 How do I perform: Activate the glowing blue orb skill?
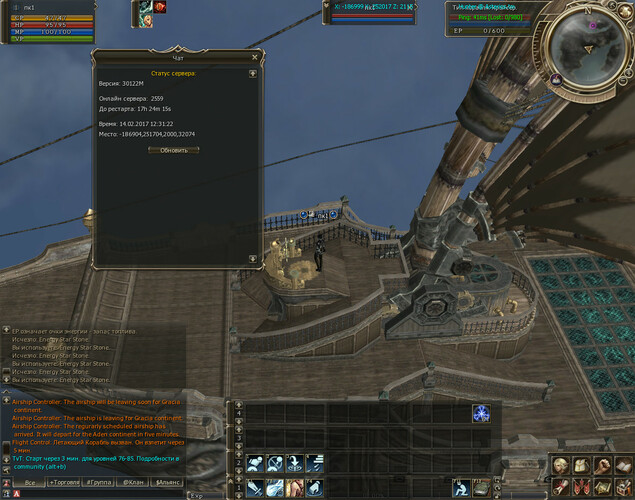[x=481, y=413]
